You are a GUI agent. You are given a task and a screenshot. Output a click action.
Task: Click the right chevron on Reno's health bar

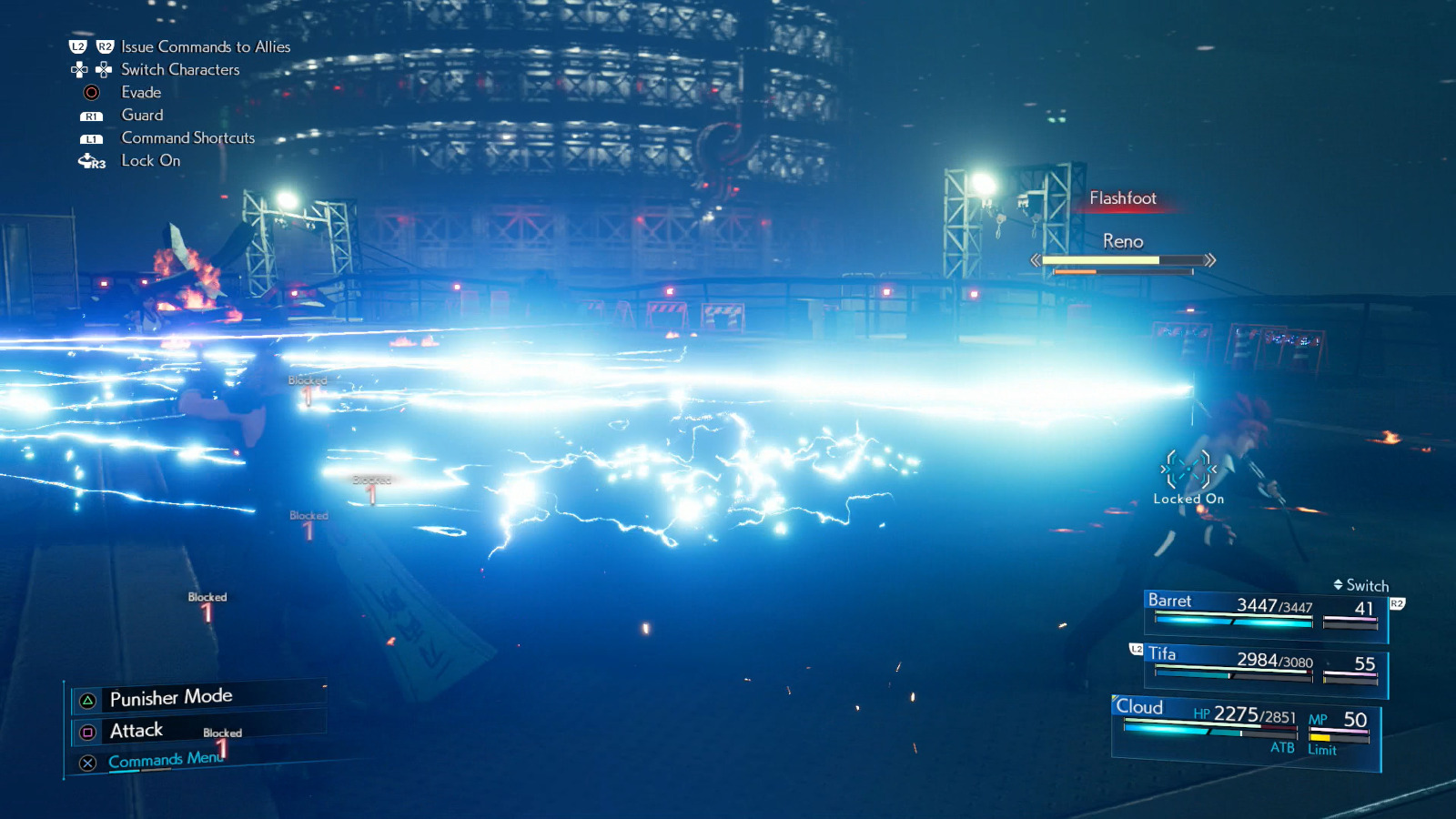pyautogui.click(x=1210, y=260)
